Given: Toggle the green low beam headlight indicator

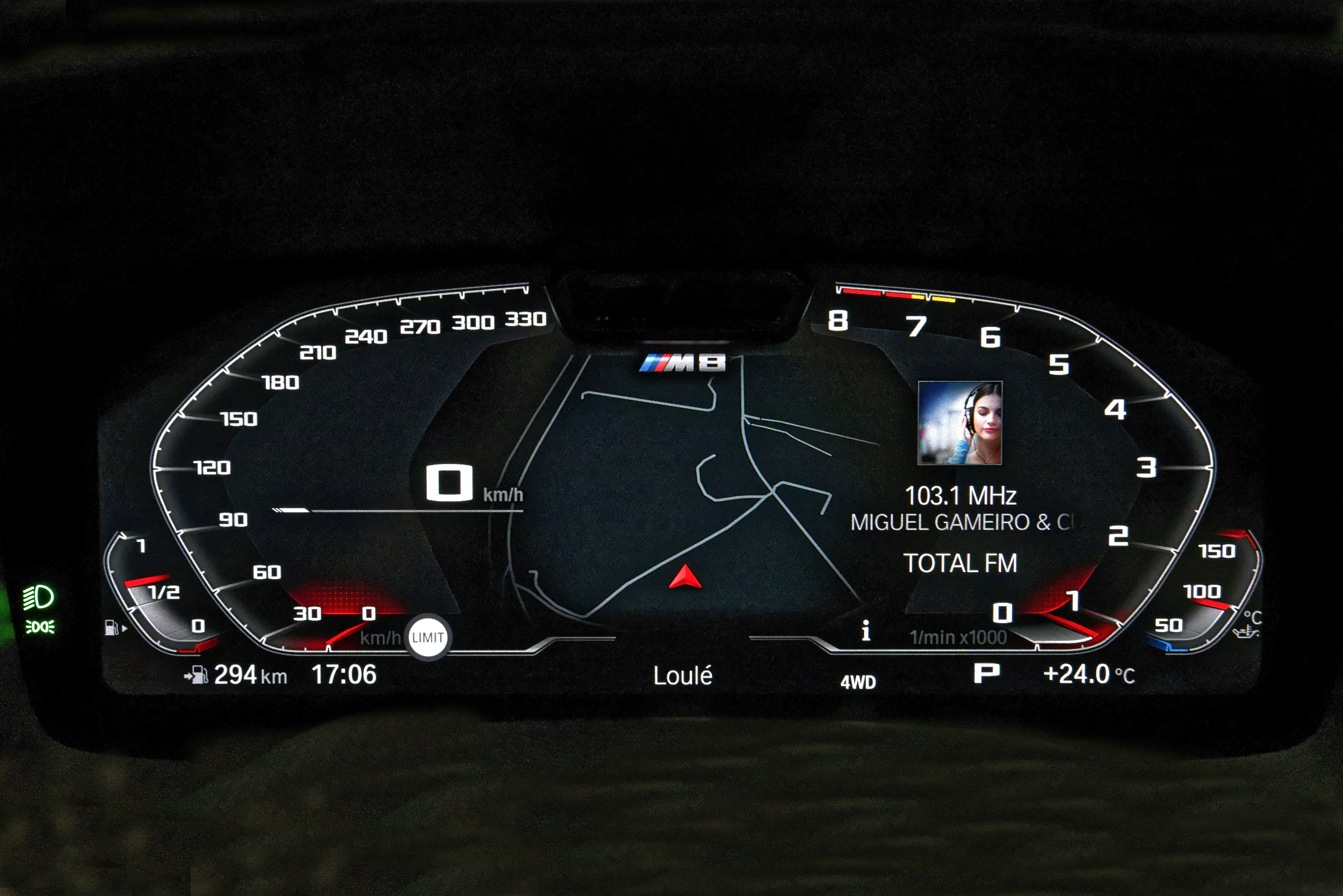Looking at the screenshot, I should click(x=38, y=597).
